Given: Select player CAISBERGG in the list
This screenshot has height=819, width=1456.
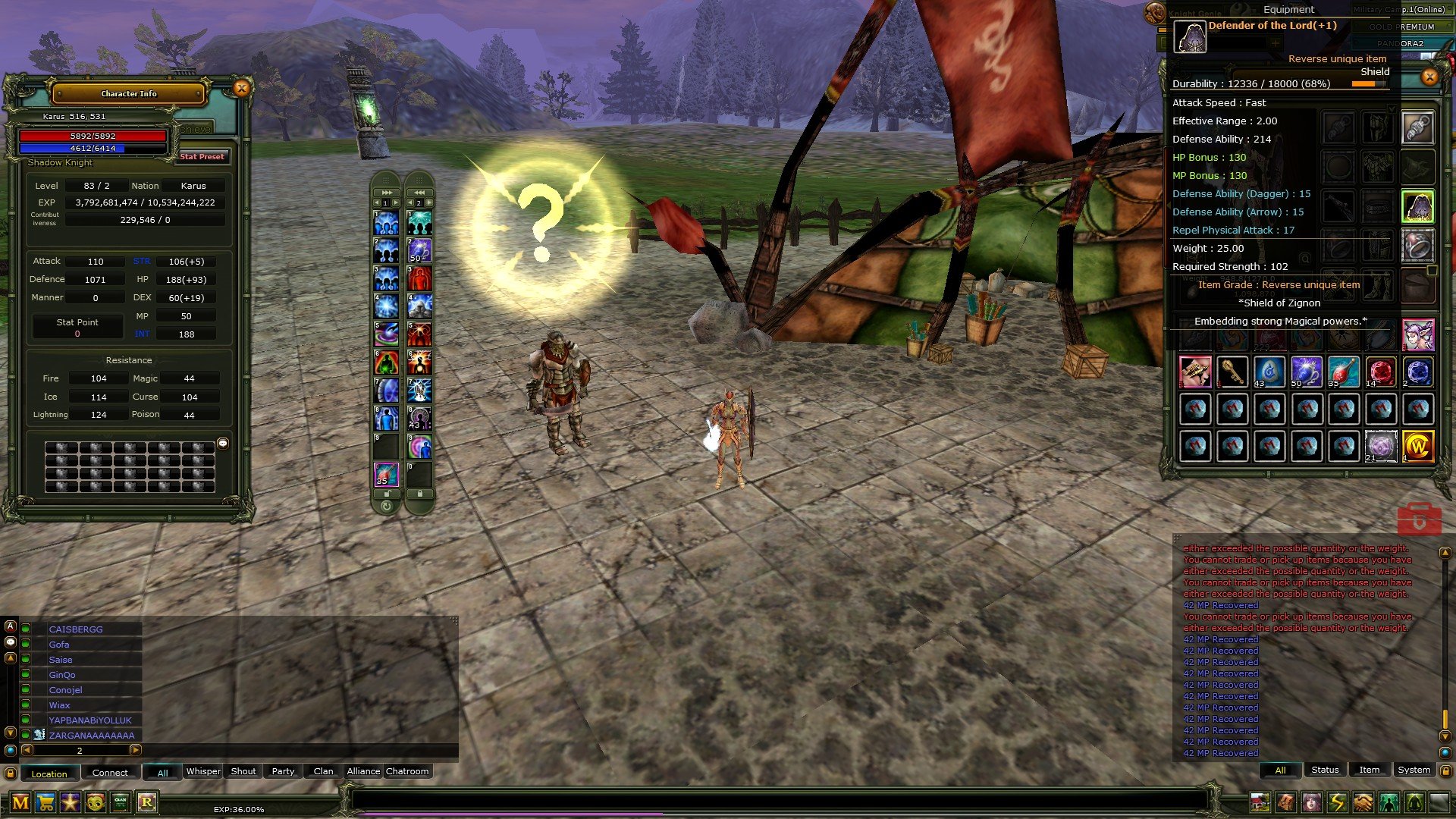Looking at the screenshot, I should (76, 629).
